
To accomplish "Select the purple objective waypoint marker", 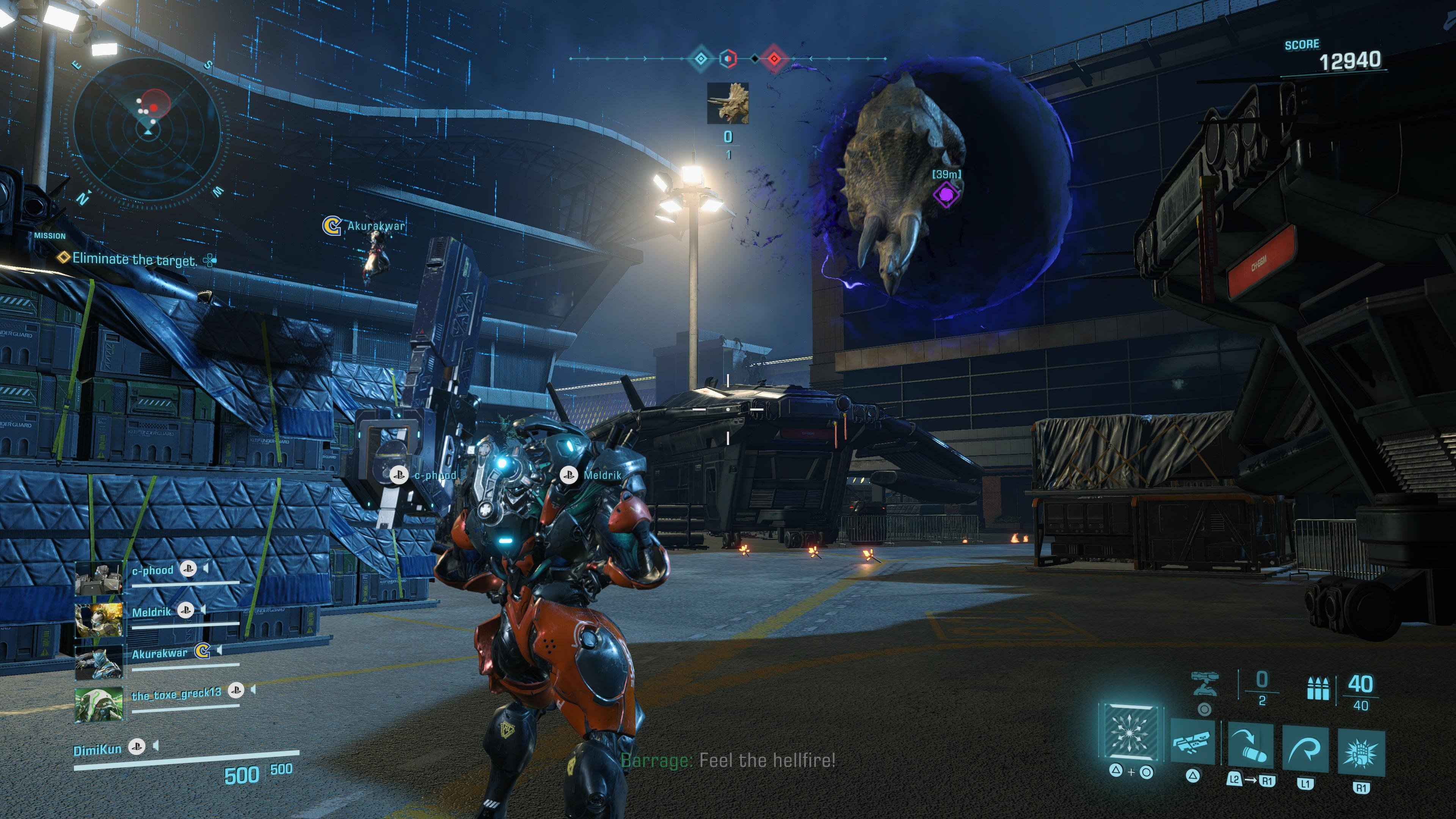I will tap(946, 195).
